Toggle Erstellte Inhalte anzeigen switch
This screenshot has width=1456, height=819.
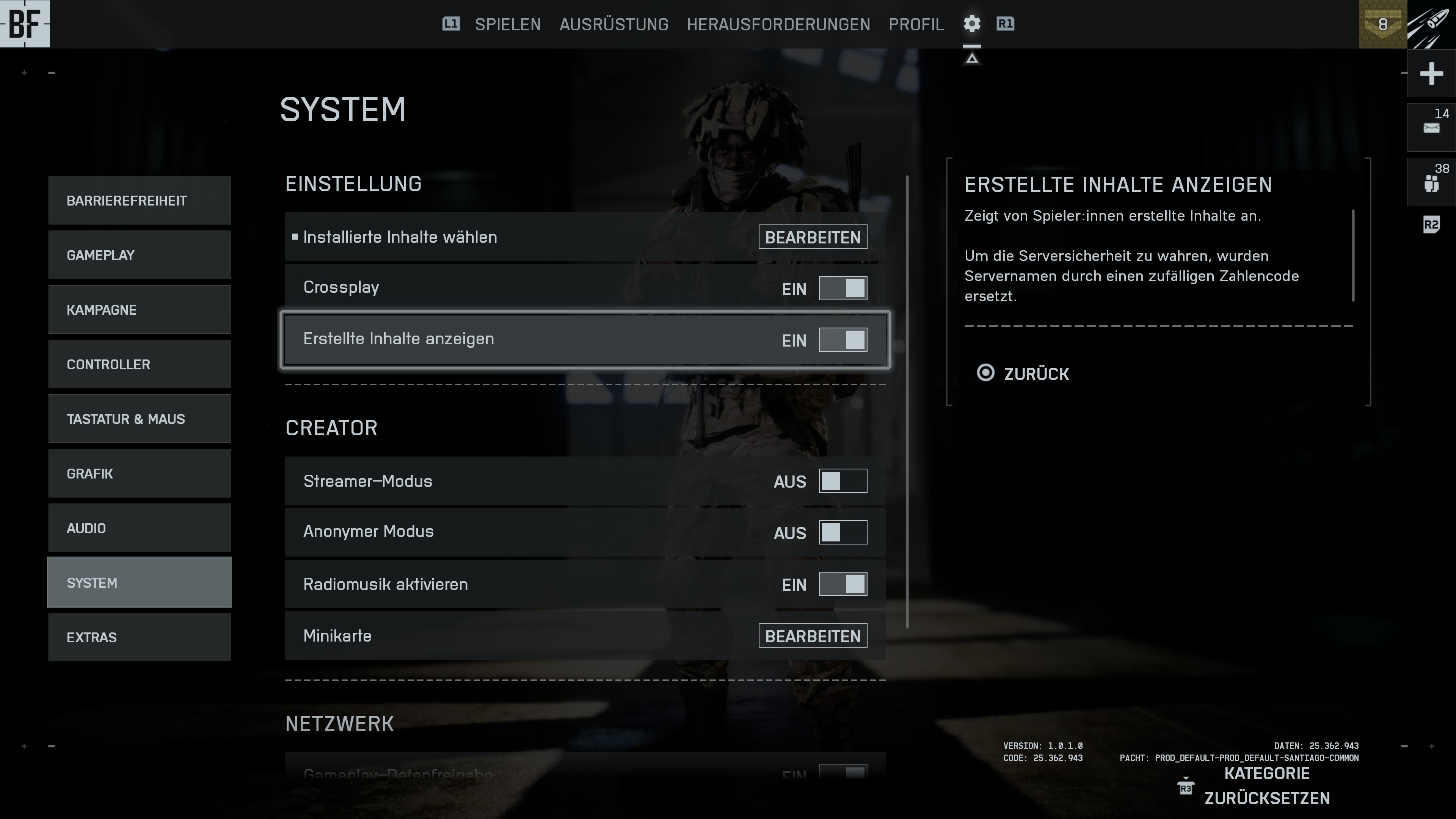[x=842, y=340]
